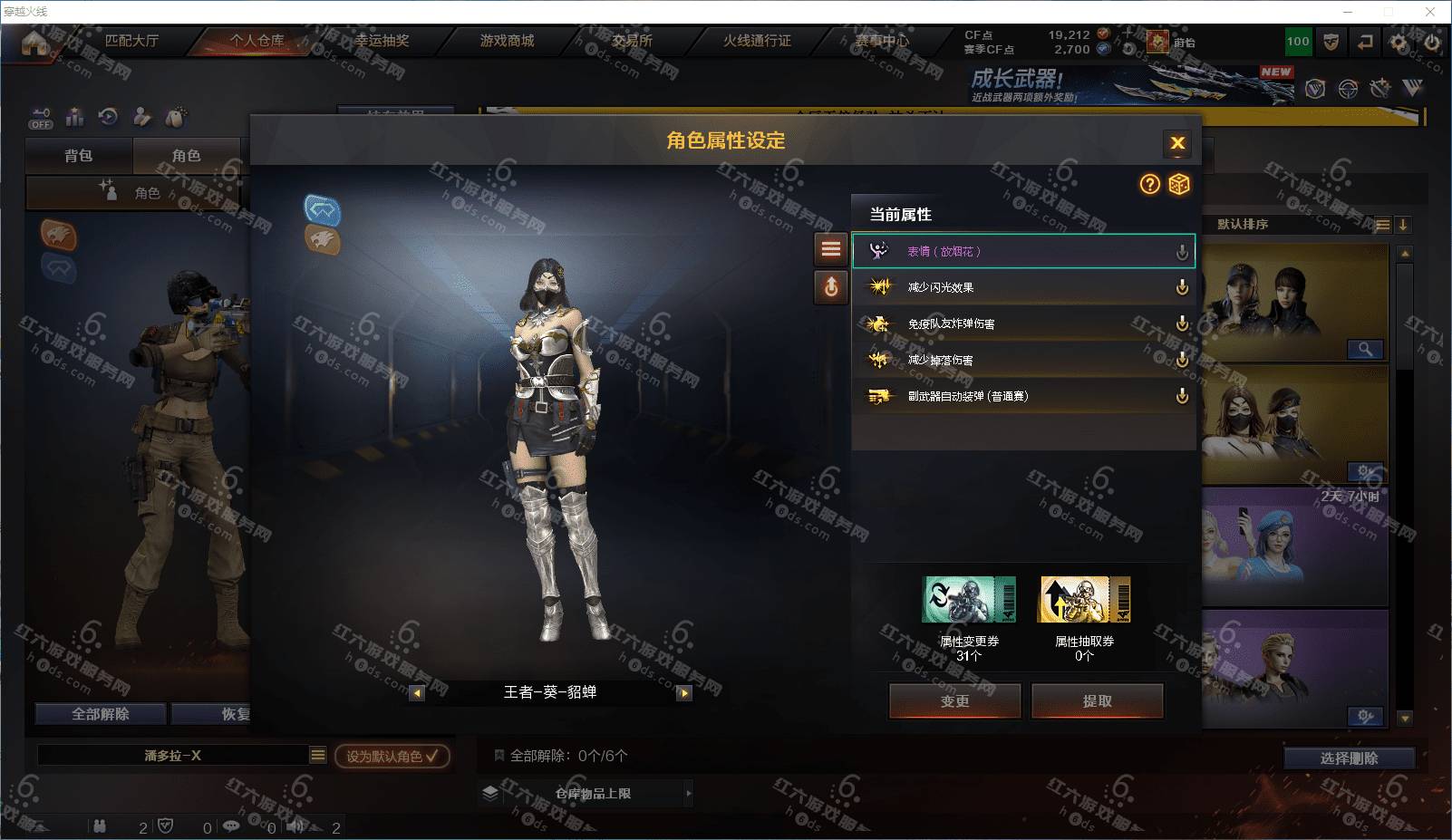Screen dimensions: 1452x840
Task: Click the orange dice cube icon
Action: 1178,185
